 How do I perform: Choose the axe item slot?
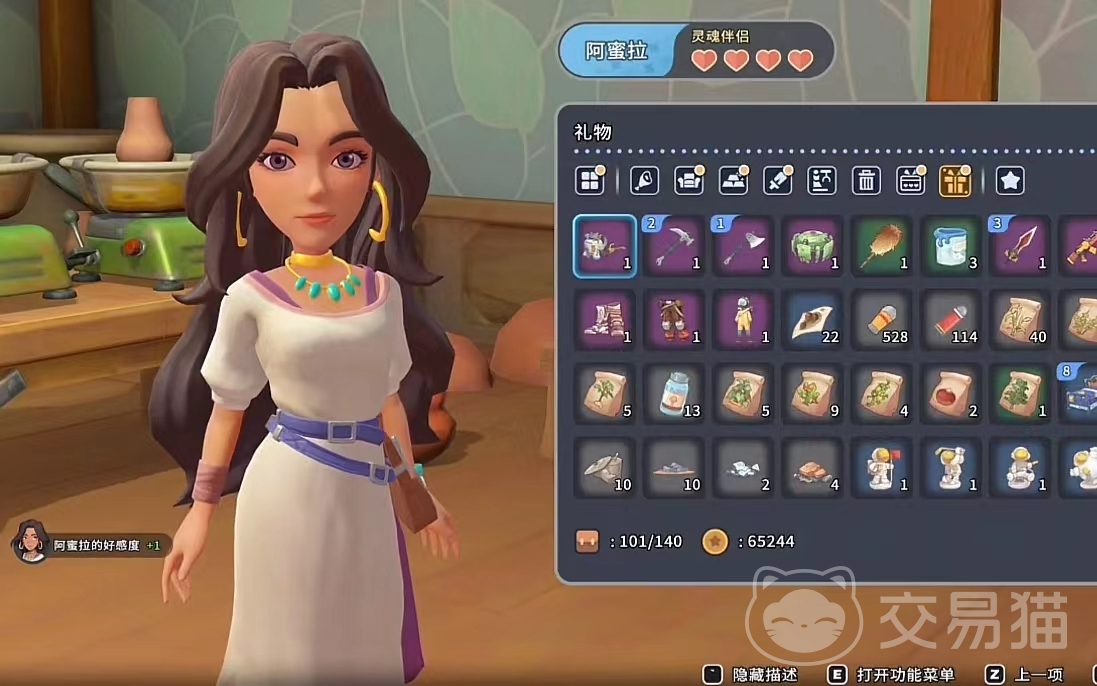(743, 246)
